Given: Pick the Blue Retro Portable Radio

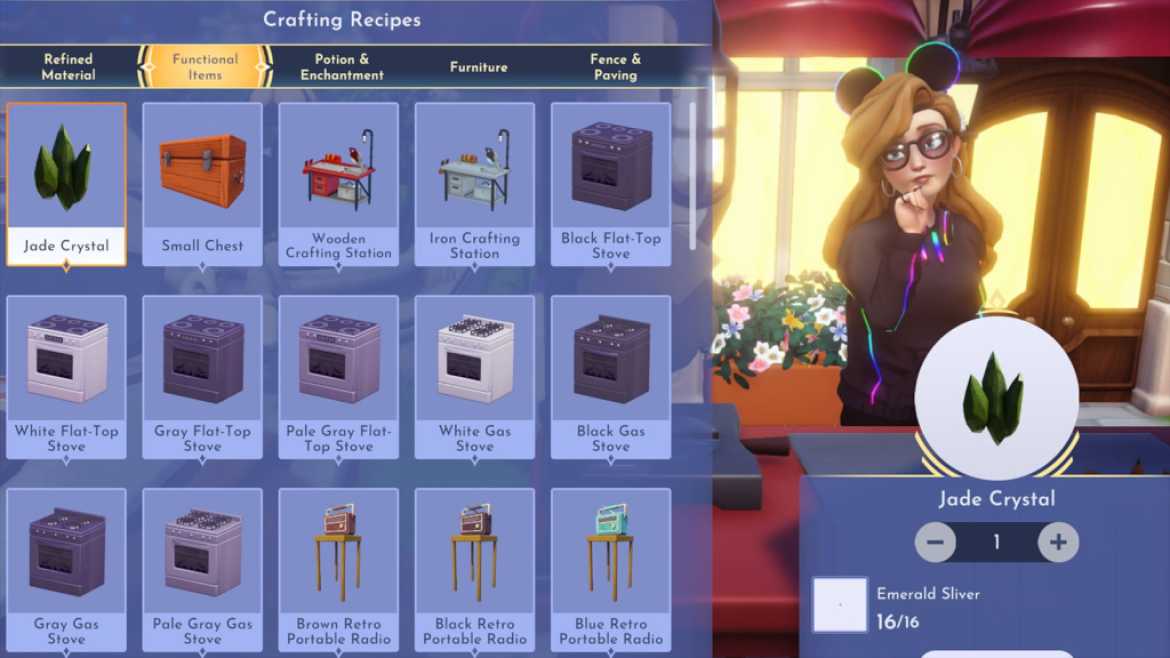Looking at the screenshot, I should pyautogui.click(x=611, y=568).
